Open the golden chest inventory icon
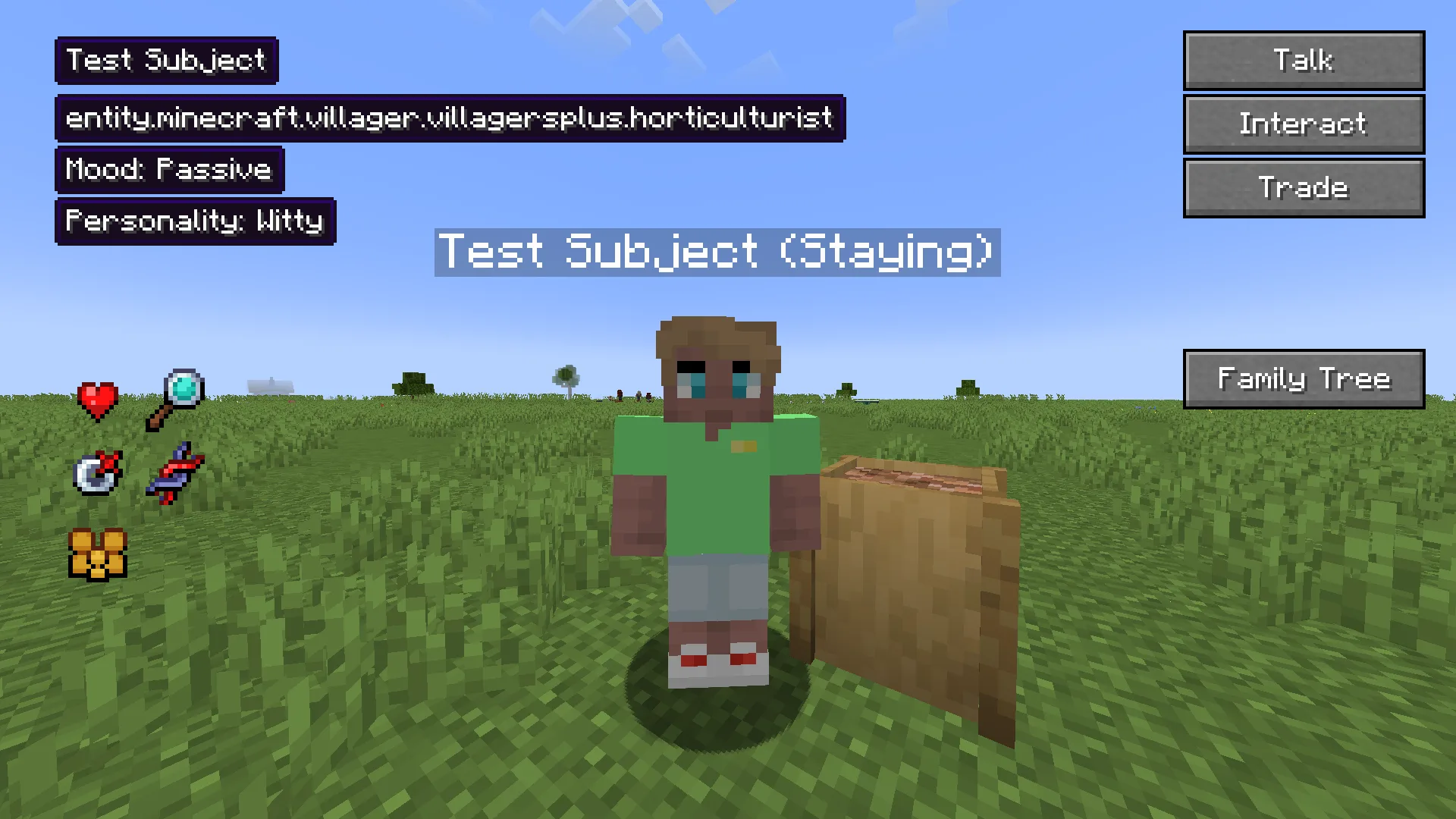The image size is (1456, 819). 98,554
